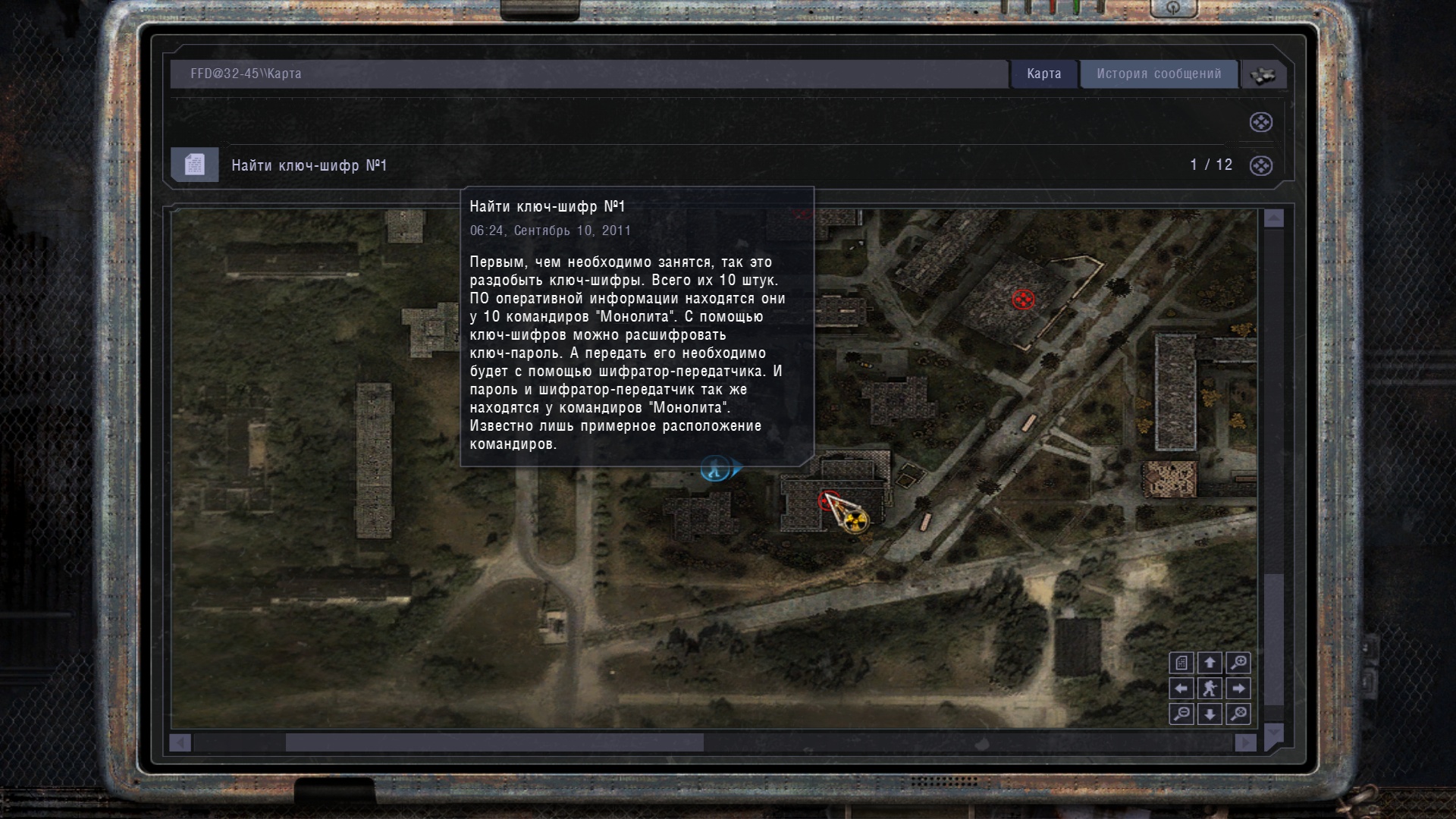Screen dimensions: 1456x819
Task: Center view on task with crosshair icon near 1/12
Action: tap(1262, 165)
